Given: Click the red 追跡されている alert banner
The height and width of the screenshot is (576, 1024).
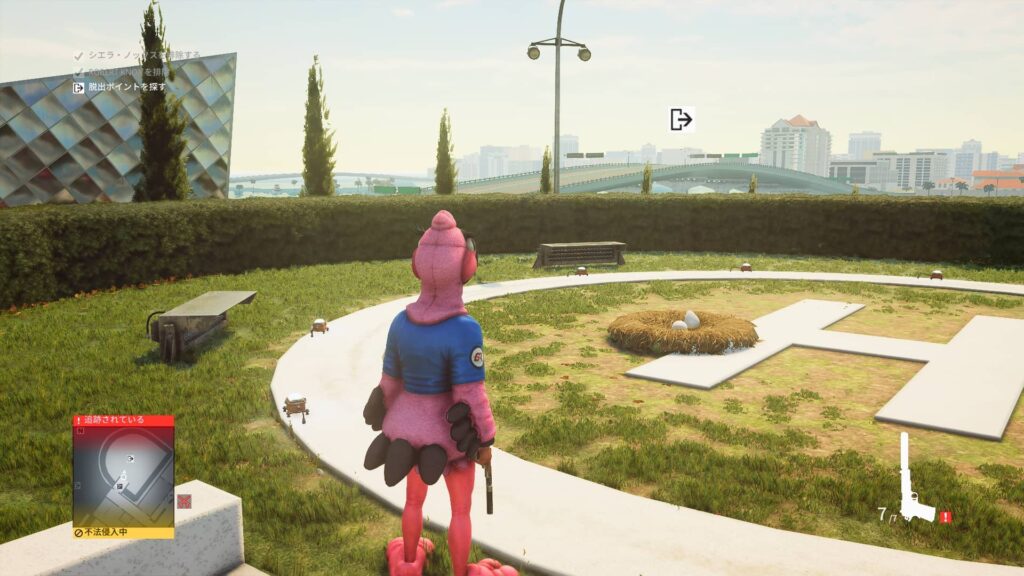Looking at the screenshot, I should click(123, 421).
